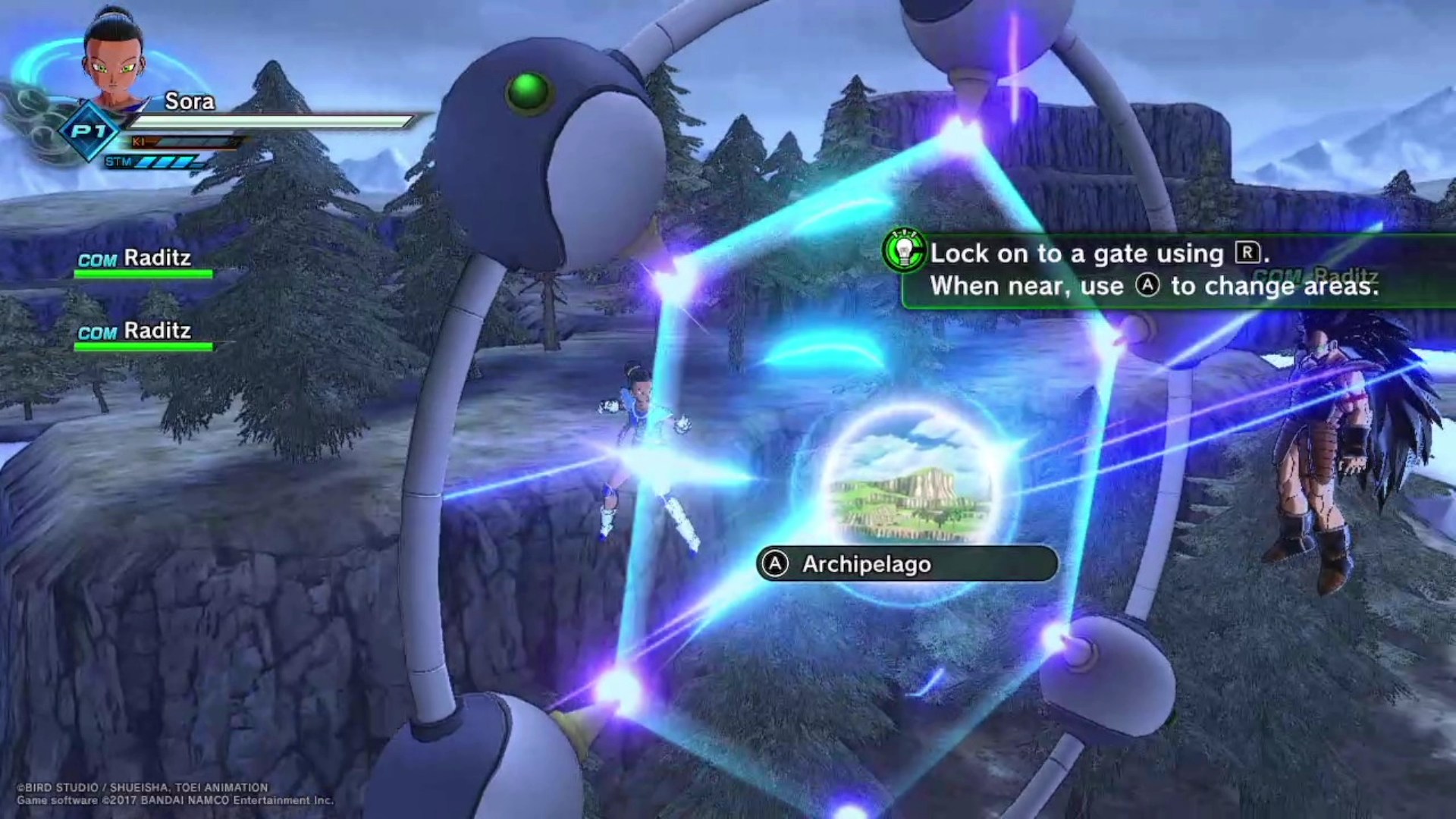This screenshot has height=819, width=1456.
Task: Click the P1 player badge
Action: 89,131
